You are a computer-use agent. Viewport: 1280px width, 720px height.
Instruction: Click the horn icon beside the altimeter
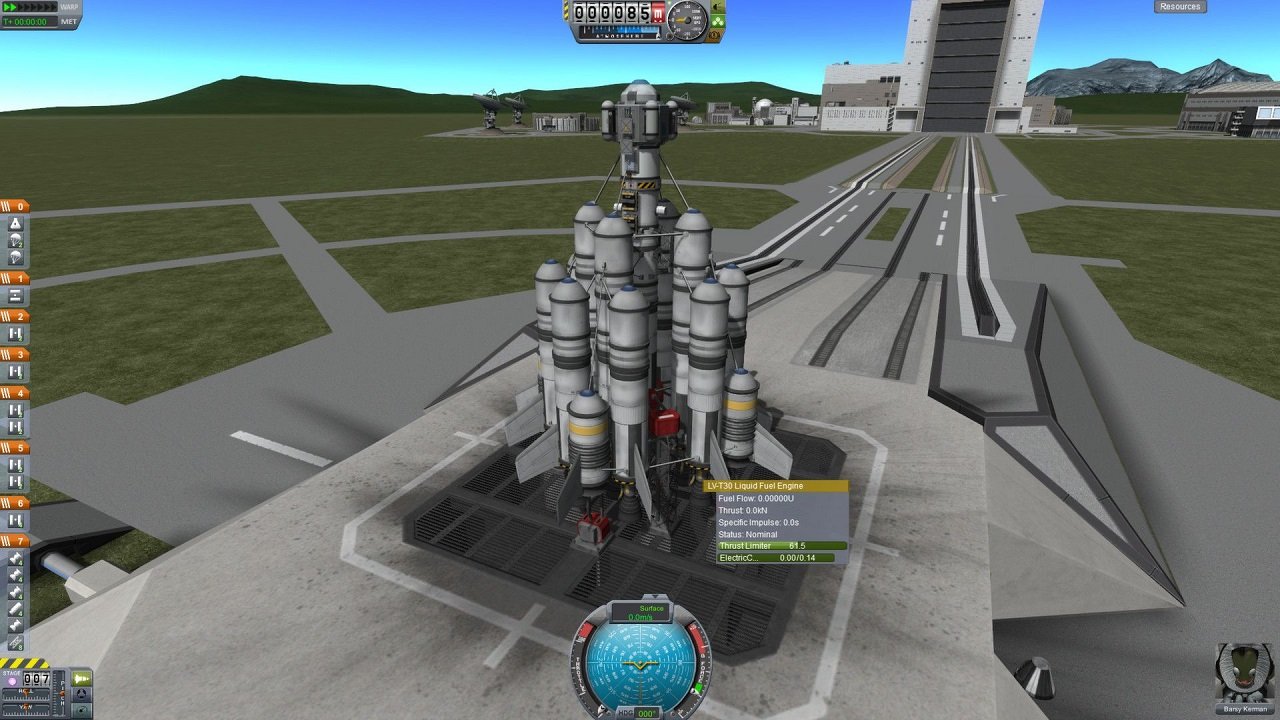[x=715, y=8]
